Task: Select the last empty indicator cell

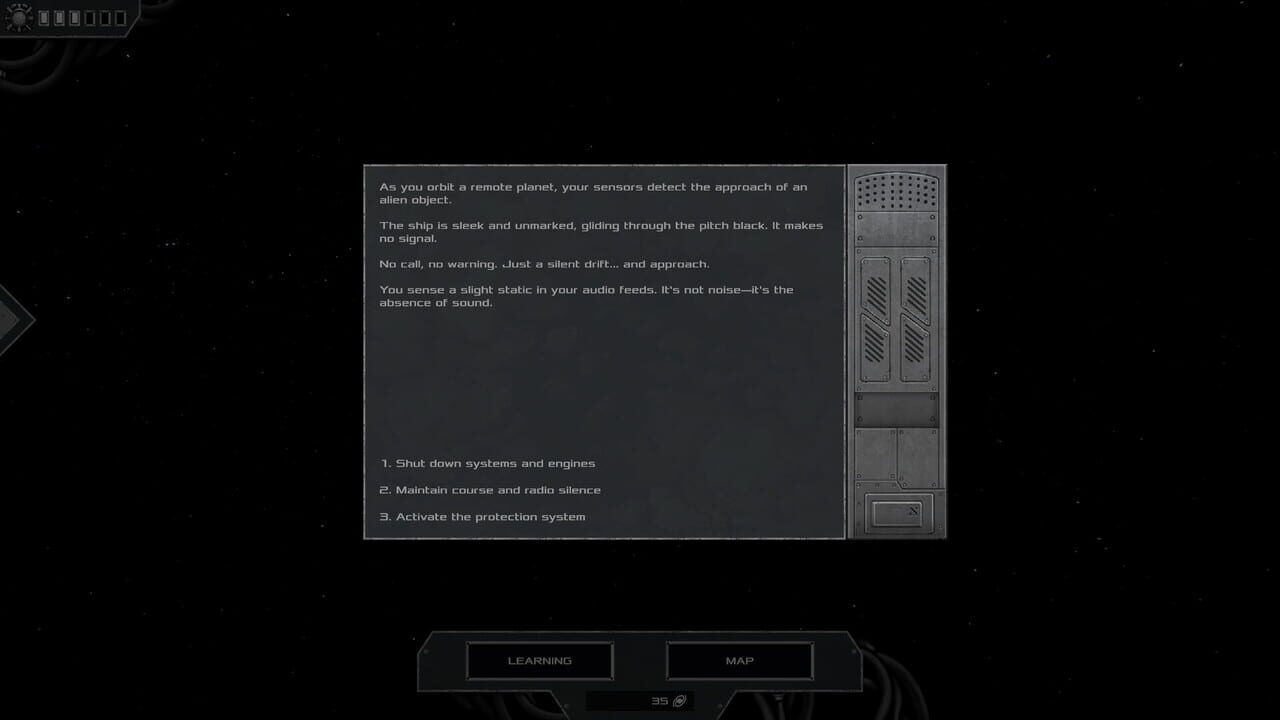Action: (x=122, y=17)
